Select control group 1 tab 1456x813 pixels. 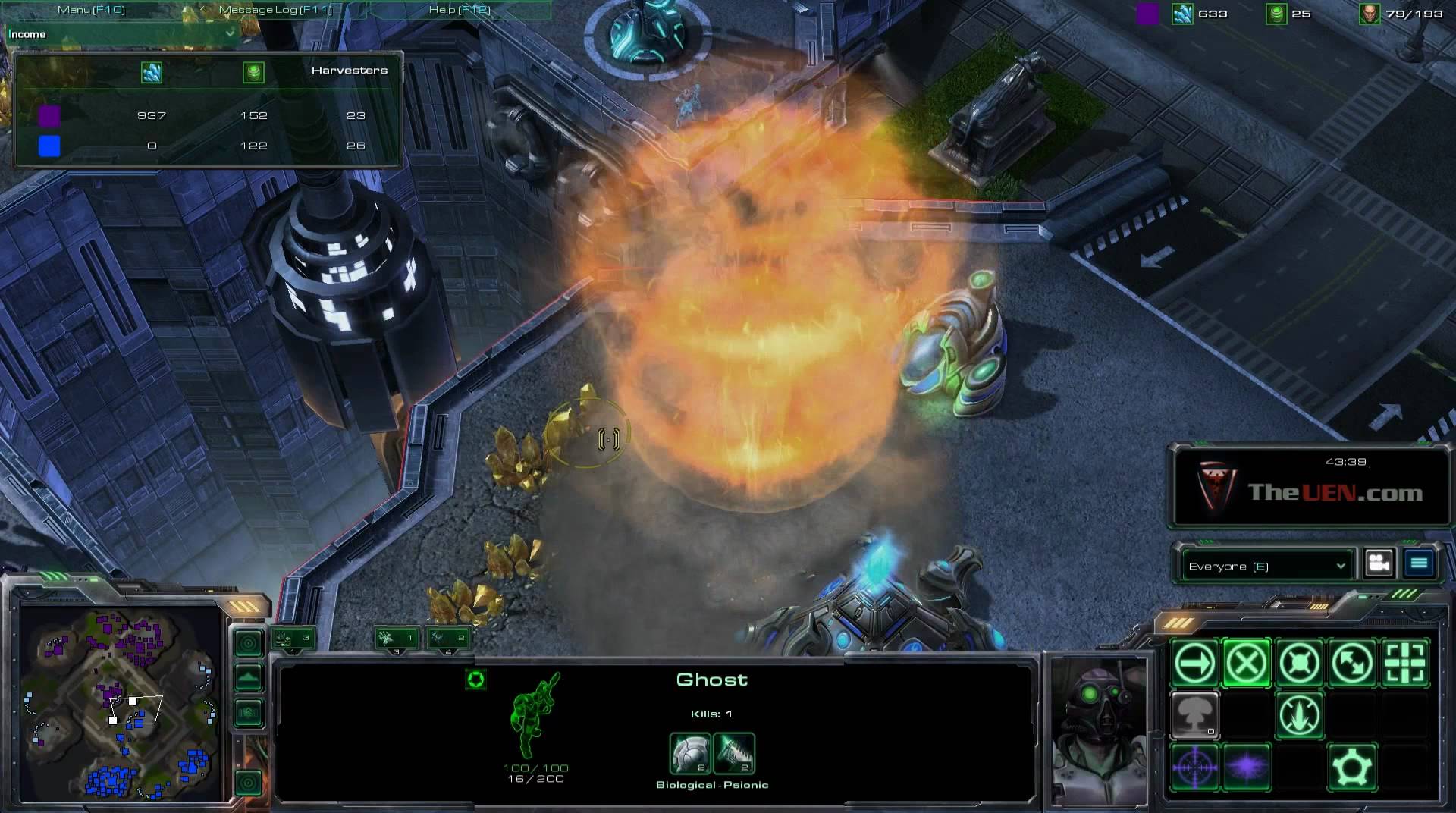point(293,639)
